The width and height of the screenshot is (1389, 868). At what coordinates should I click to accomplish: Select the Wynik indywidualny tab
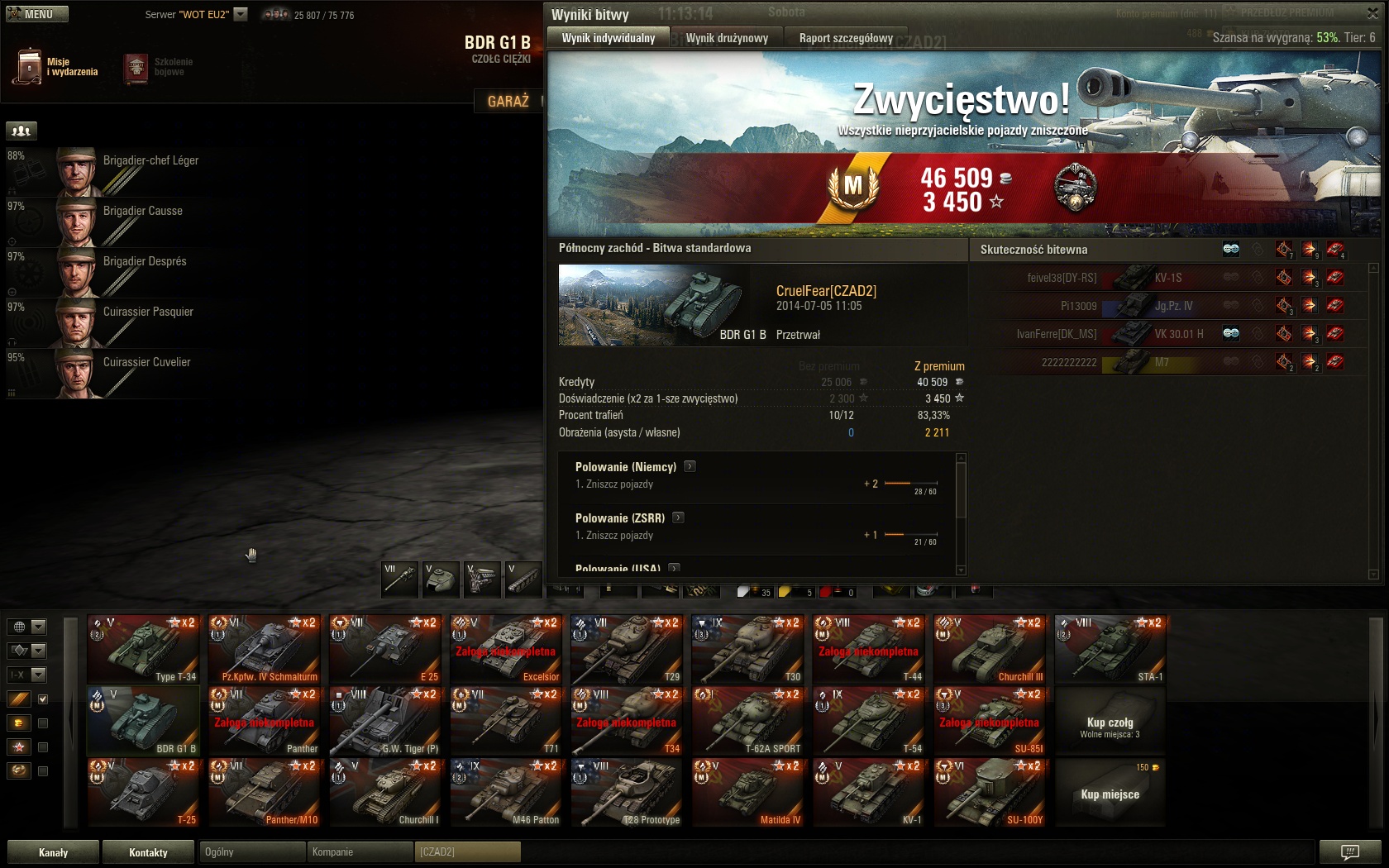click(x=608, y=38)
